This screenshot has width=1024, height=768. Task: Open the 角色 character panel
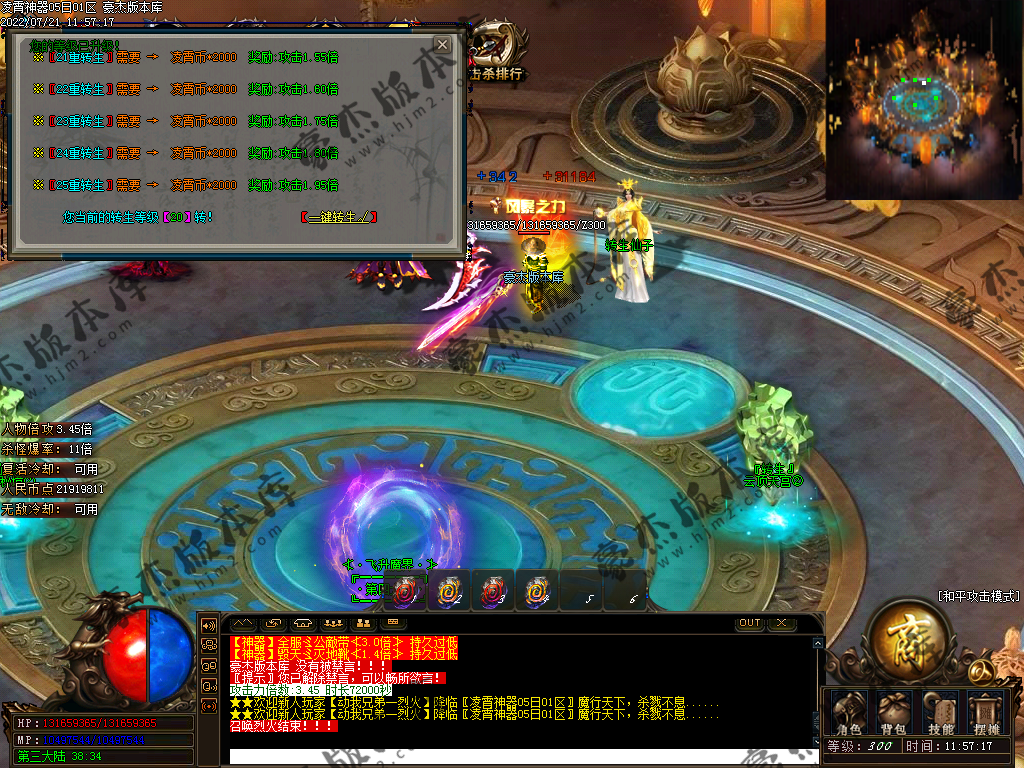tap(848, 713)
